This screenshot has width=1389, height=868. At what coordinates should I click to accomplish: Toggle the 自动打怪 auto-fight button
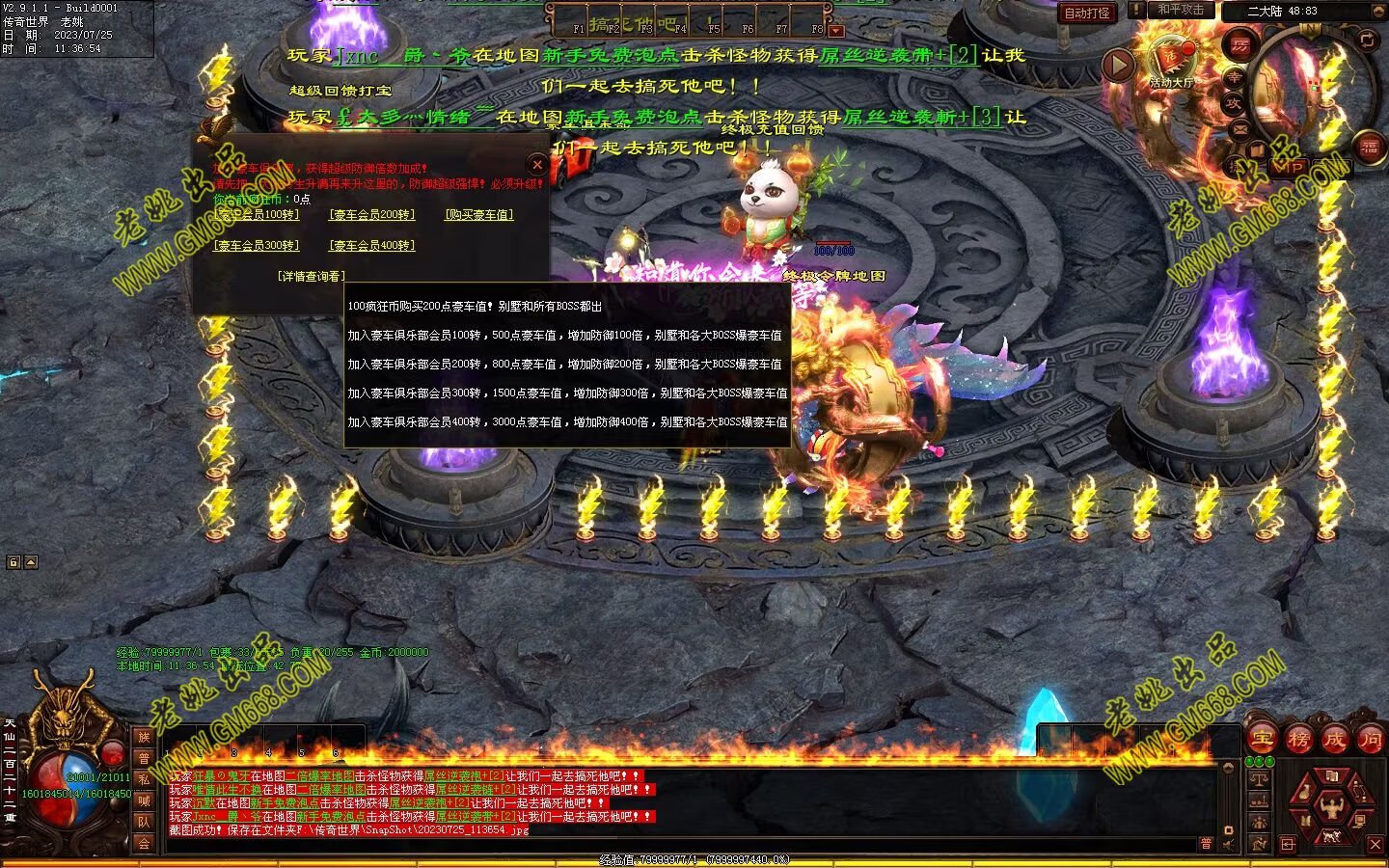pyautogui.click(x=1087, y=13)
